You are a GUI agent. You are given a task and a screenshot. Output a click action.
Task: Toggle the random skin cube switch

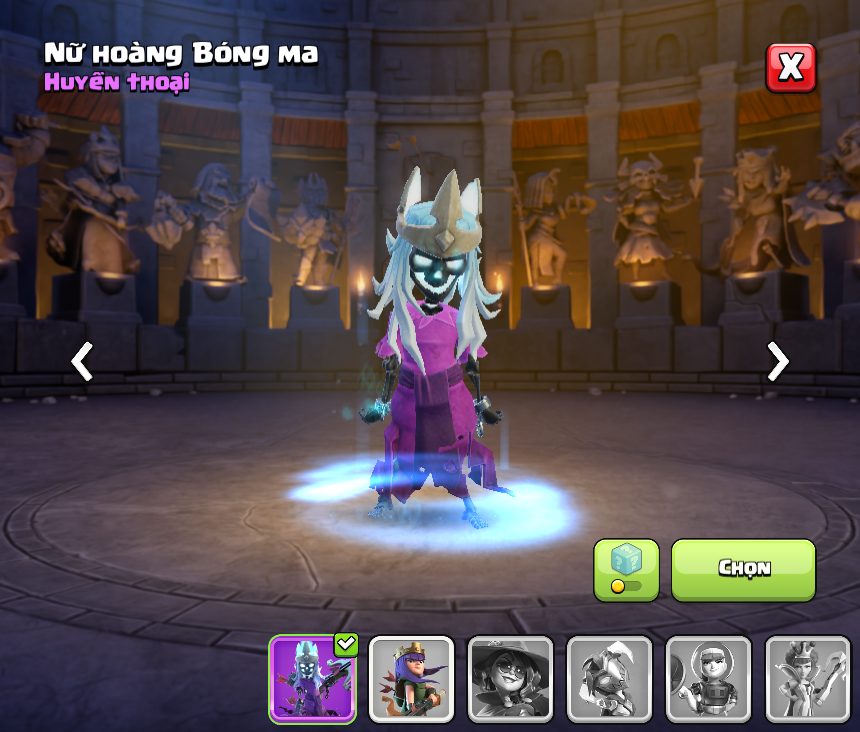click(x=626, y=570)
